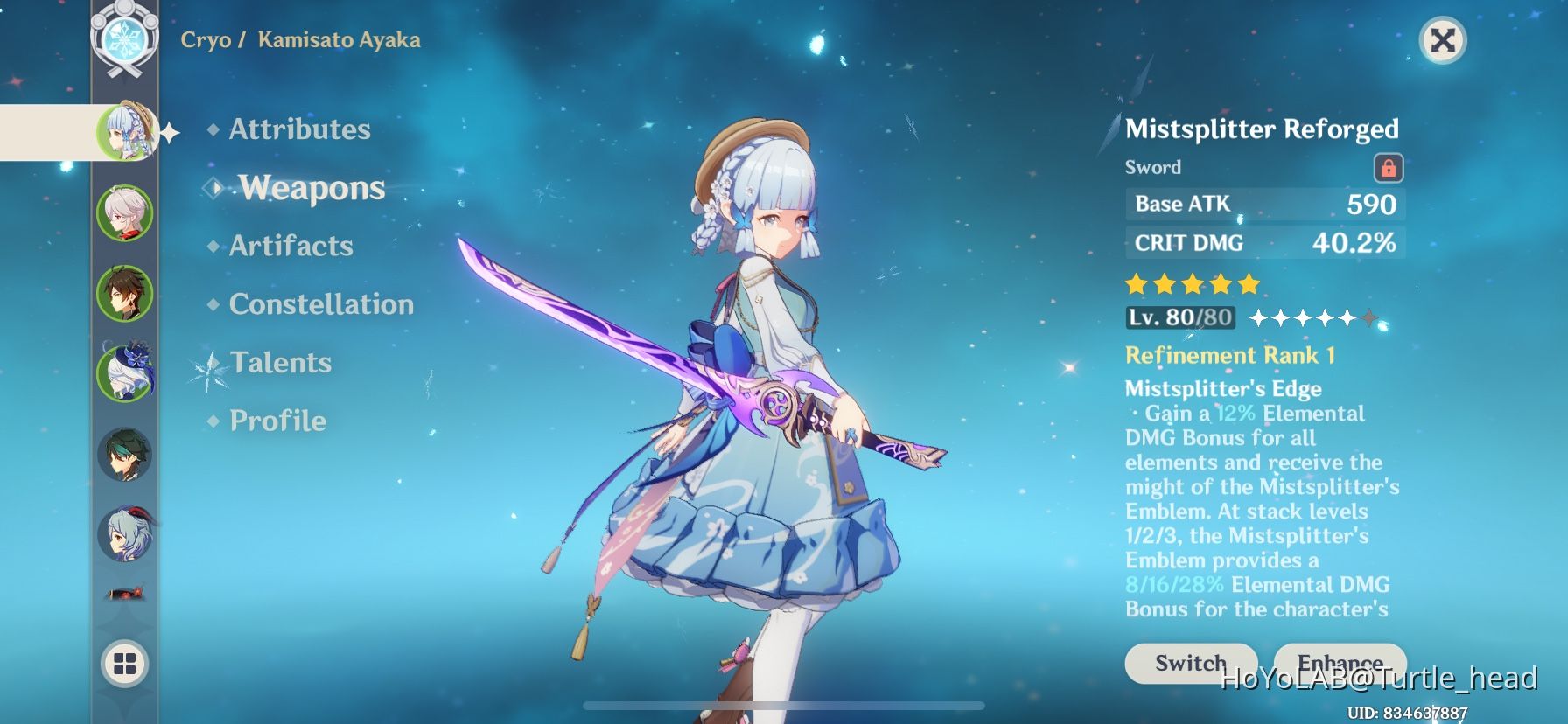Open the Constellation section
The width and height of the screenshot is (1568, 724).
click(x=321, y=303)
